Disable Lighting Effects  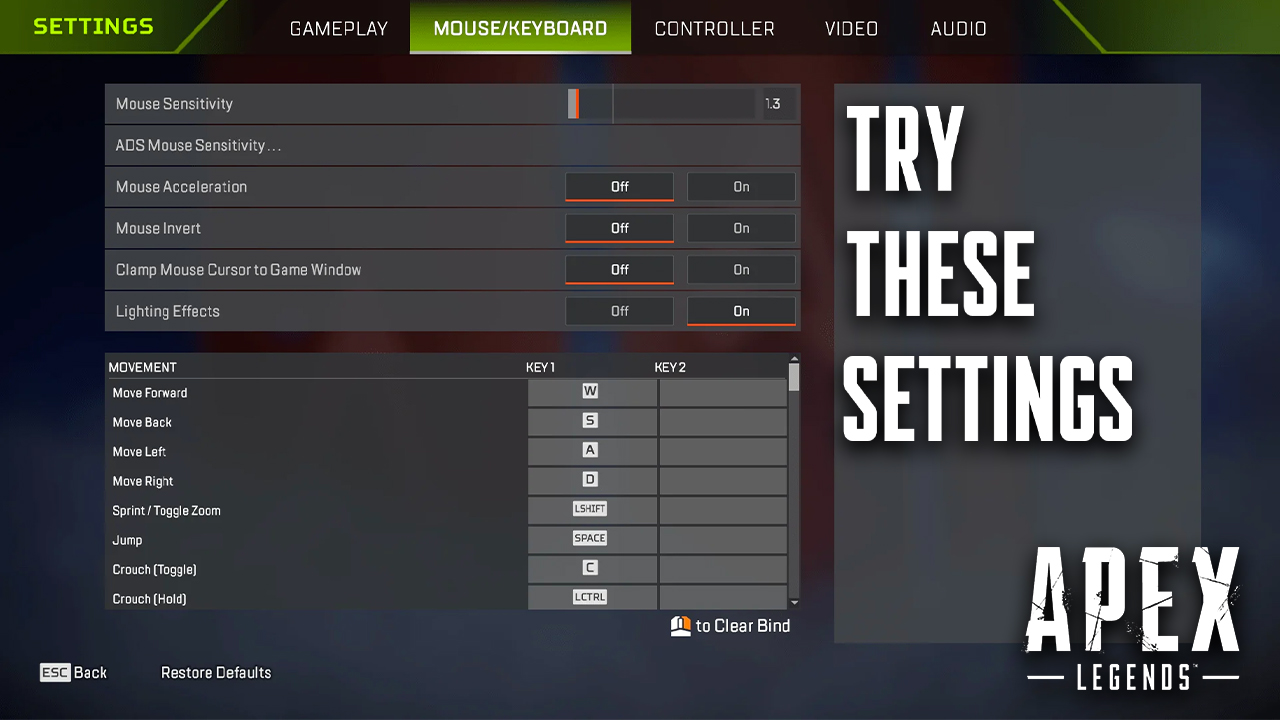(x=619, y=311)
